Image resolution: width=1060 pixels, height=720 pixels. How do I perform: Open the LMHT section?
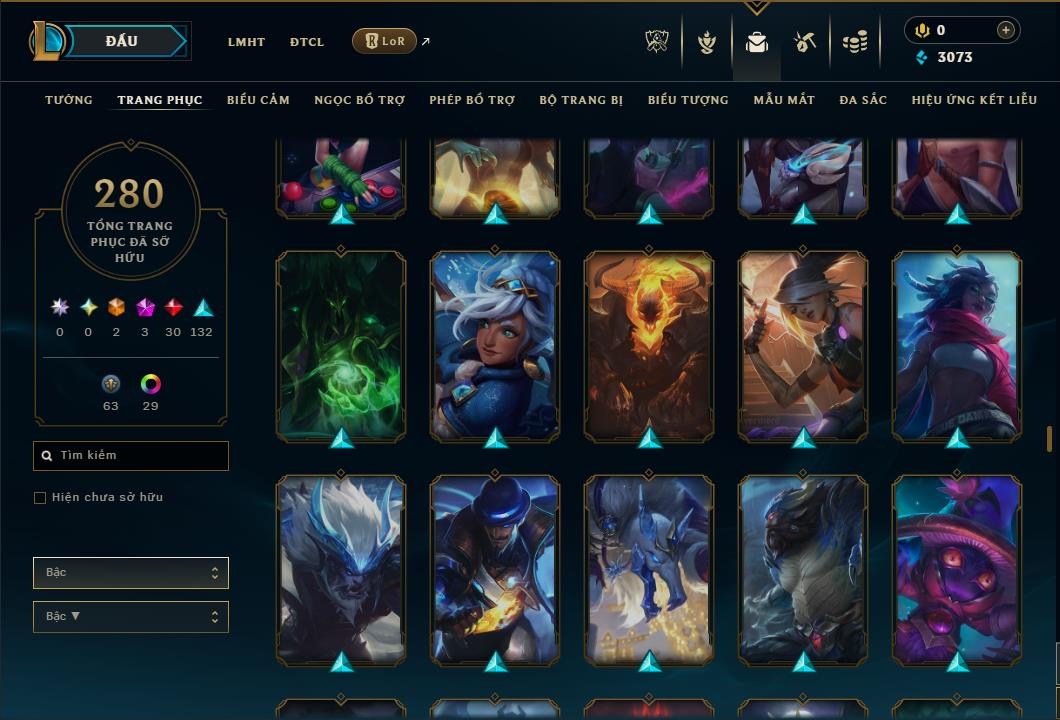coord(246,42)
